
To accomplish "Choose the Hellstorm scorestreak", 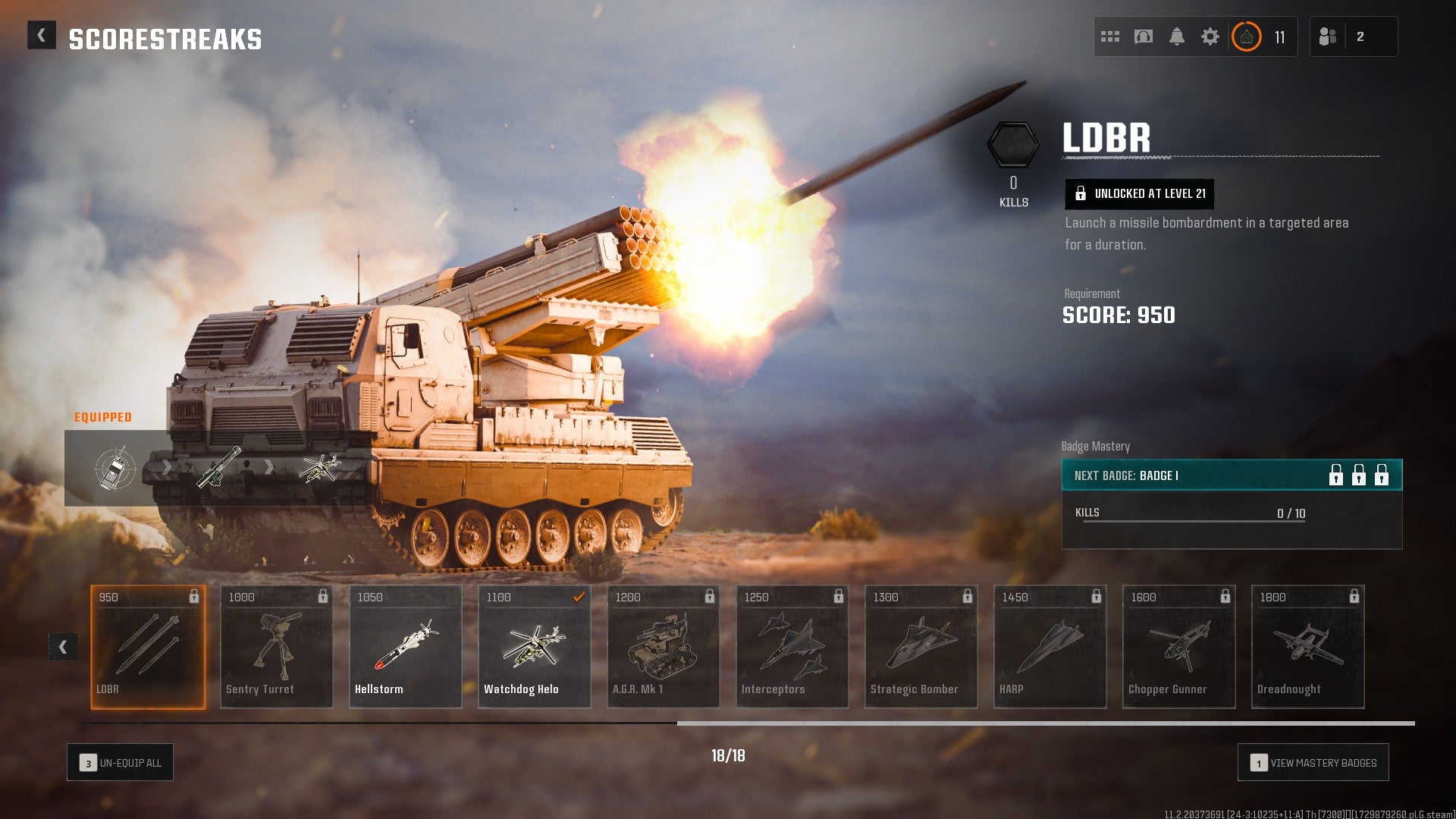I will [405, 647].
